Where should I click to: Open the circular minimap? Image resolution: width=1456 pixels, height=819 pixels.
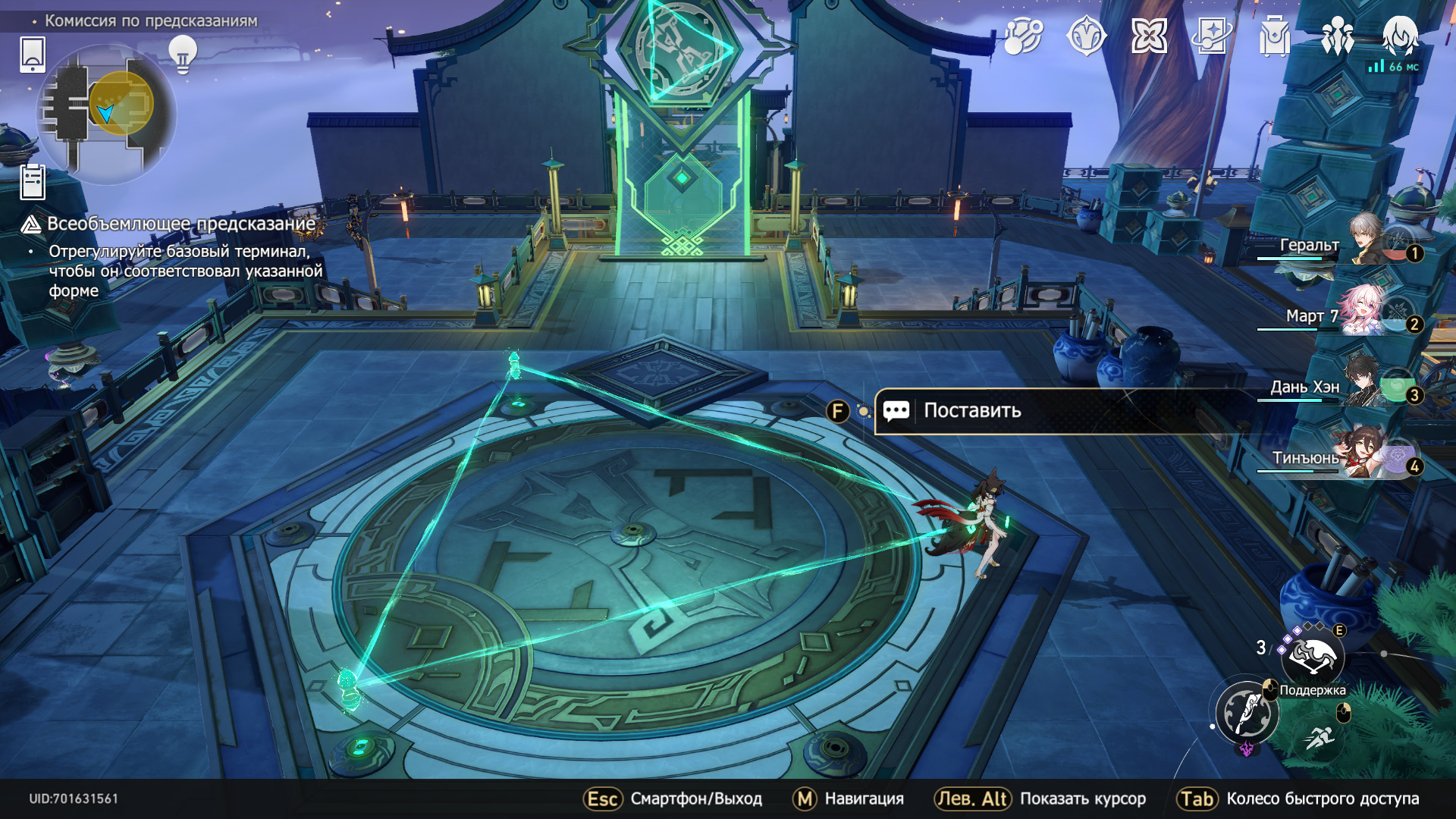(106, 114)
